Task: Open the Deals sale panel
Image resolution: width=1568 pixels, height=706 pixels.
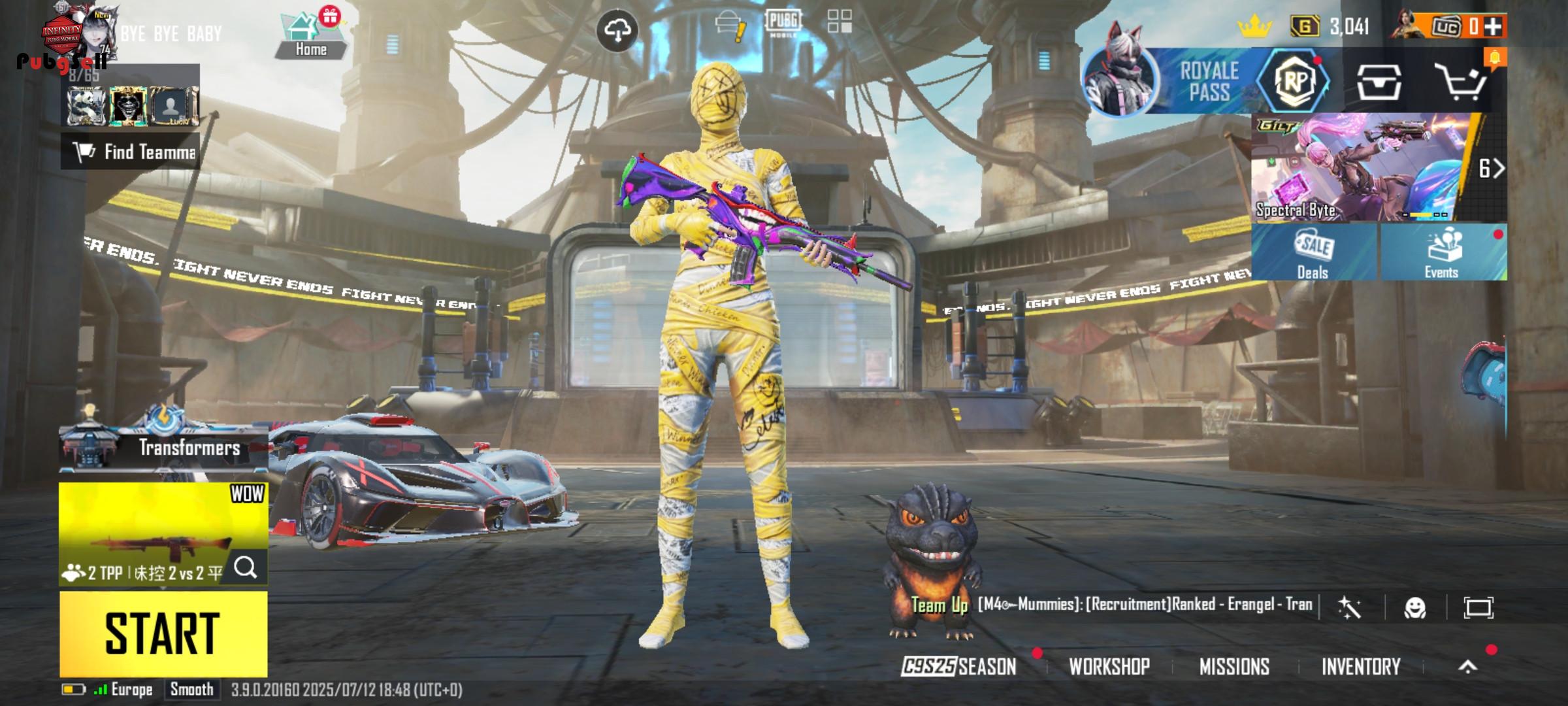Action: pos(1313,253)
